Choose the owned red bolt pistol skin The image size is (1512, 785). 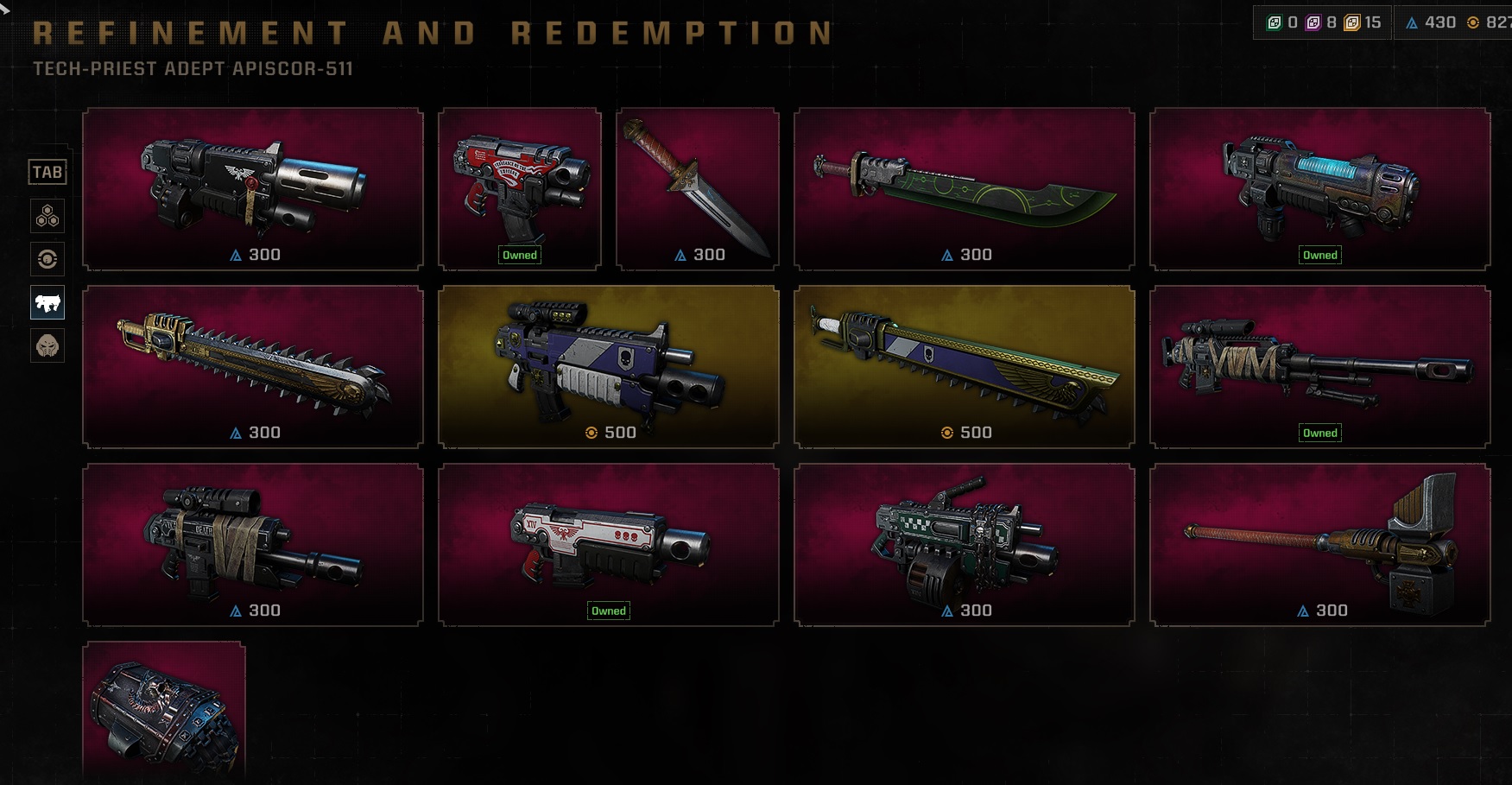(x=519, y=189)
